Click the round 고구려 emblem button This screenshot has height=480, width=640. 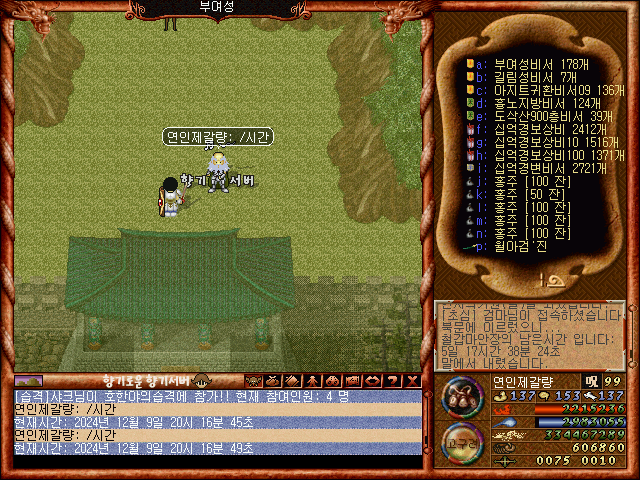[463, 444]
